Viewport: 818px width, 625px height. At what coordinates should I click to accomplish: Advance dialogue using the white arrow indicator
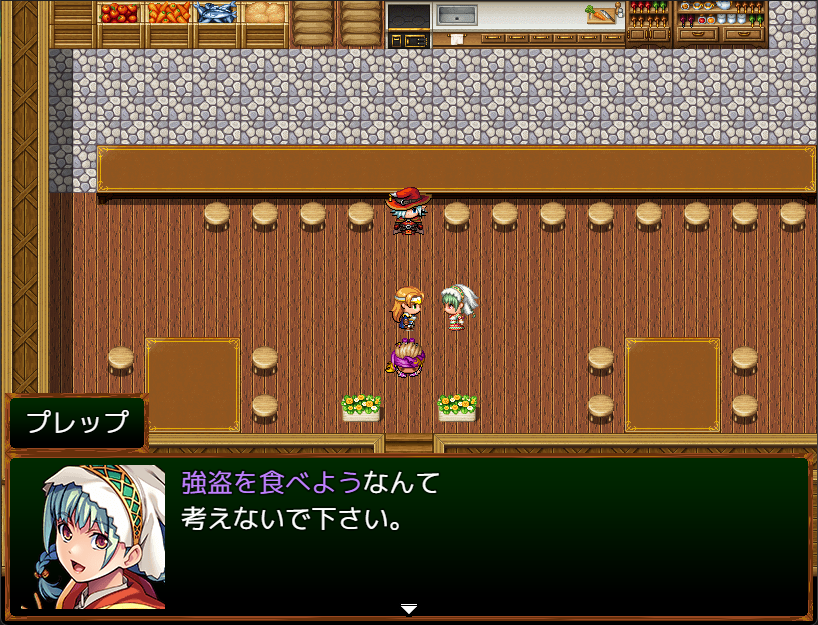pyautogui.click(x=408, y=609)
